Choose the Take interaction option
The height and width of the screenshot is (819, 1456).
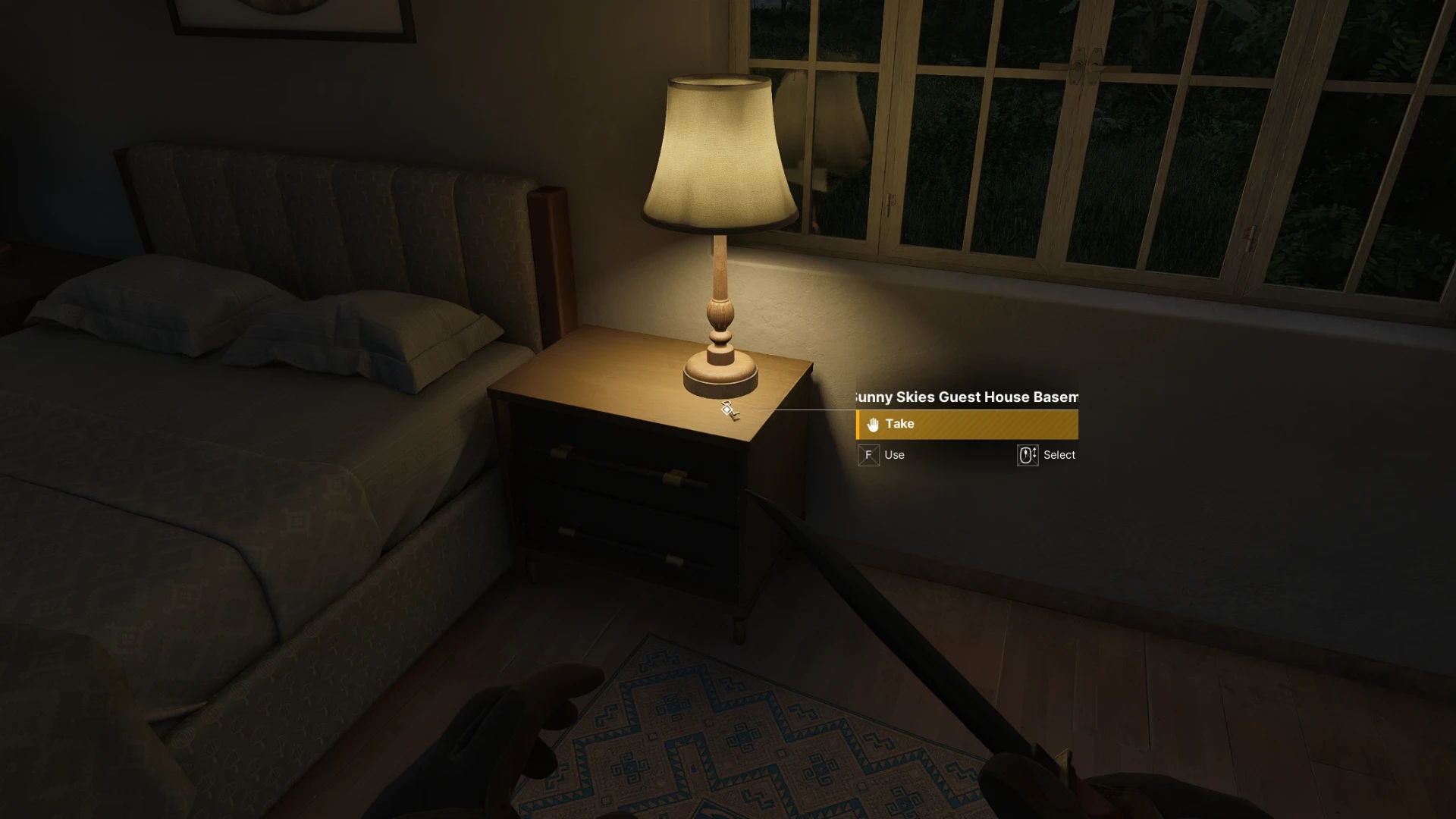click(966, 425)
